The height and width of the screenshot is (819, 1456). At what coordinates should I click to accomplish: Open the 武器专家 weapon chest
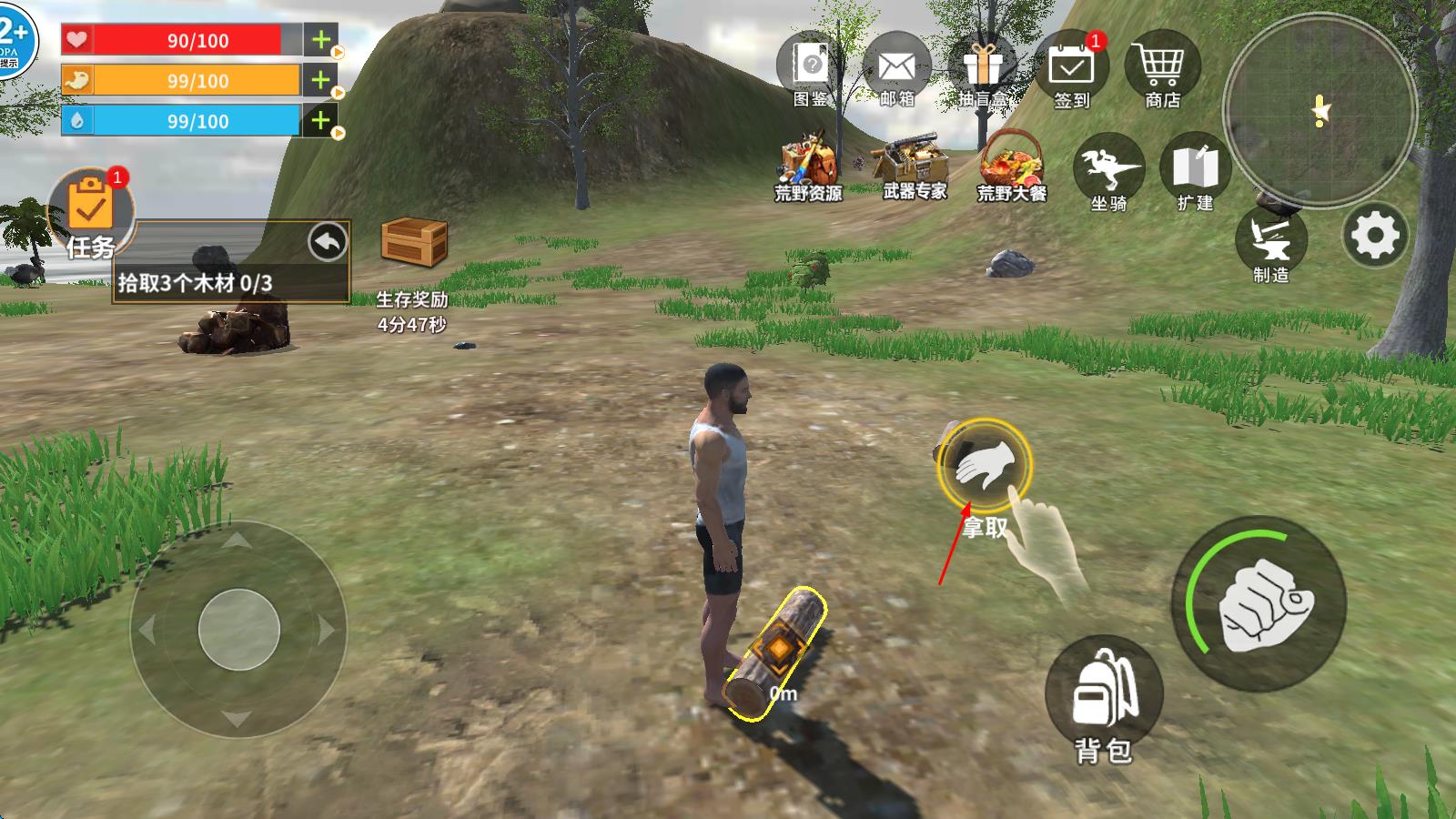tap(914, 164)
